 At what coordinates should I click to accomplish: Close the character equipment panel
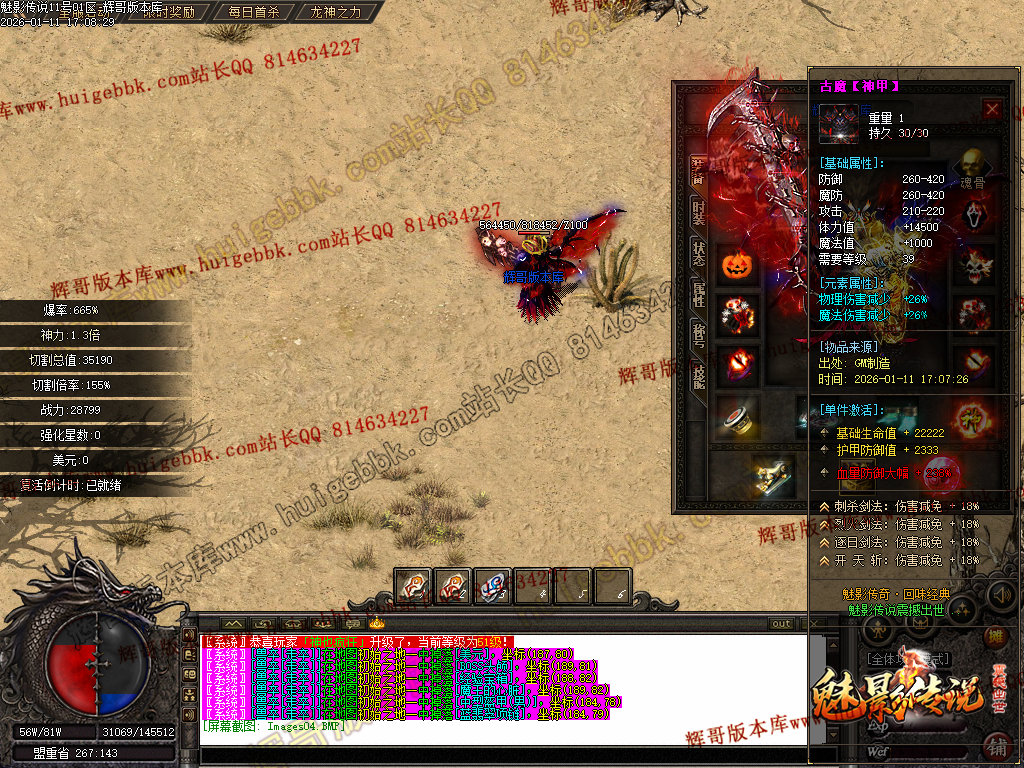click(x=992, y=109)
